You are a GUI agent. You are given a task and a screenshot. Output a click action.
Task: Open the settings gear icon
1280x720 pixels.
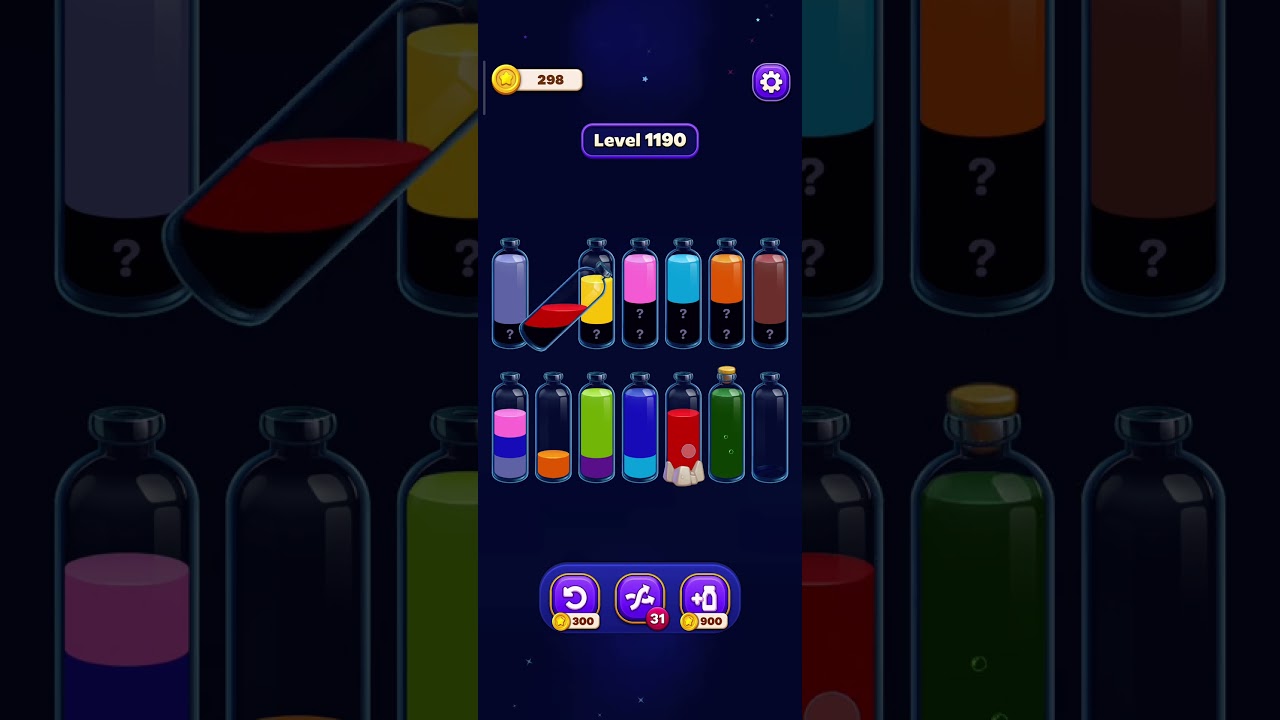(770, 81)
